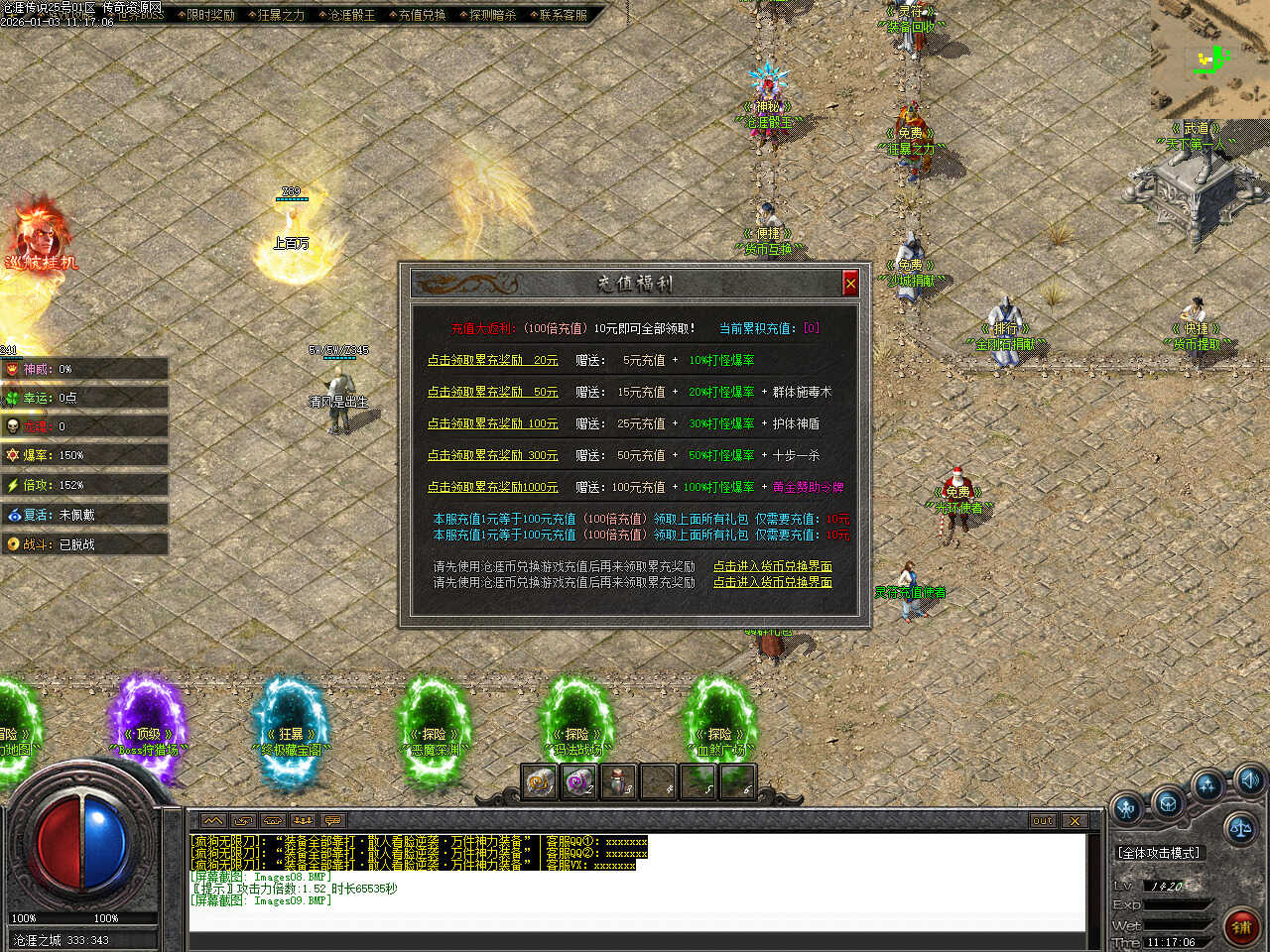Viewport: 1270px width, 952px height.
Task: Open the 充值兑换 top menu entry
Action: click(x=422, y=15)
